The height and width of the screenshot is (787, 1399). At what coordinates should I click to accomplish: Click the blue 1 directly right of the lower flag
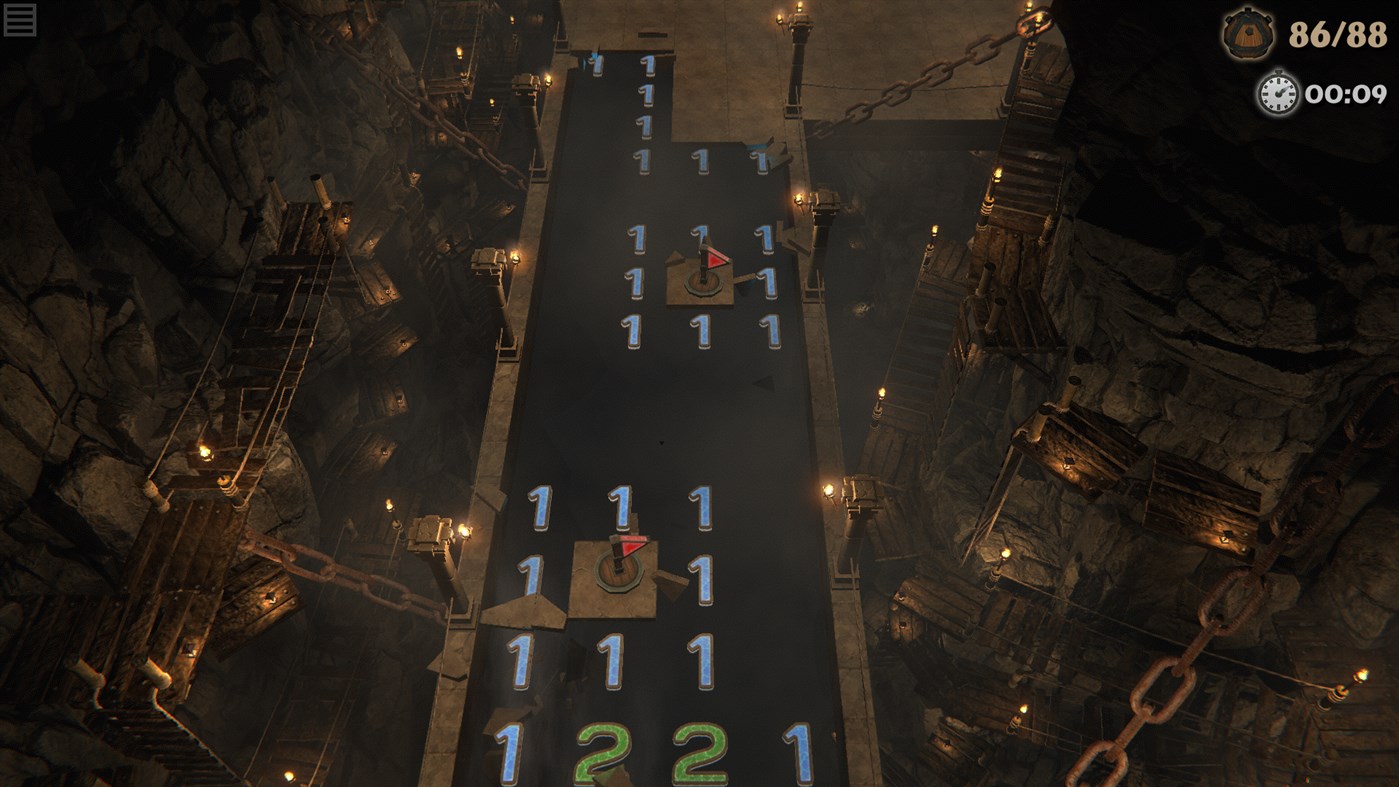[705, 577]
